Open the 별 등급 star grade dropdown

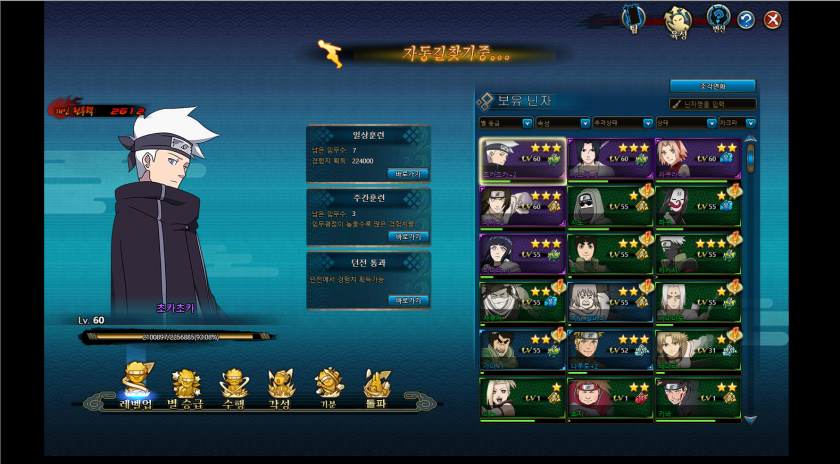506,123
